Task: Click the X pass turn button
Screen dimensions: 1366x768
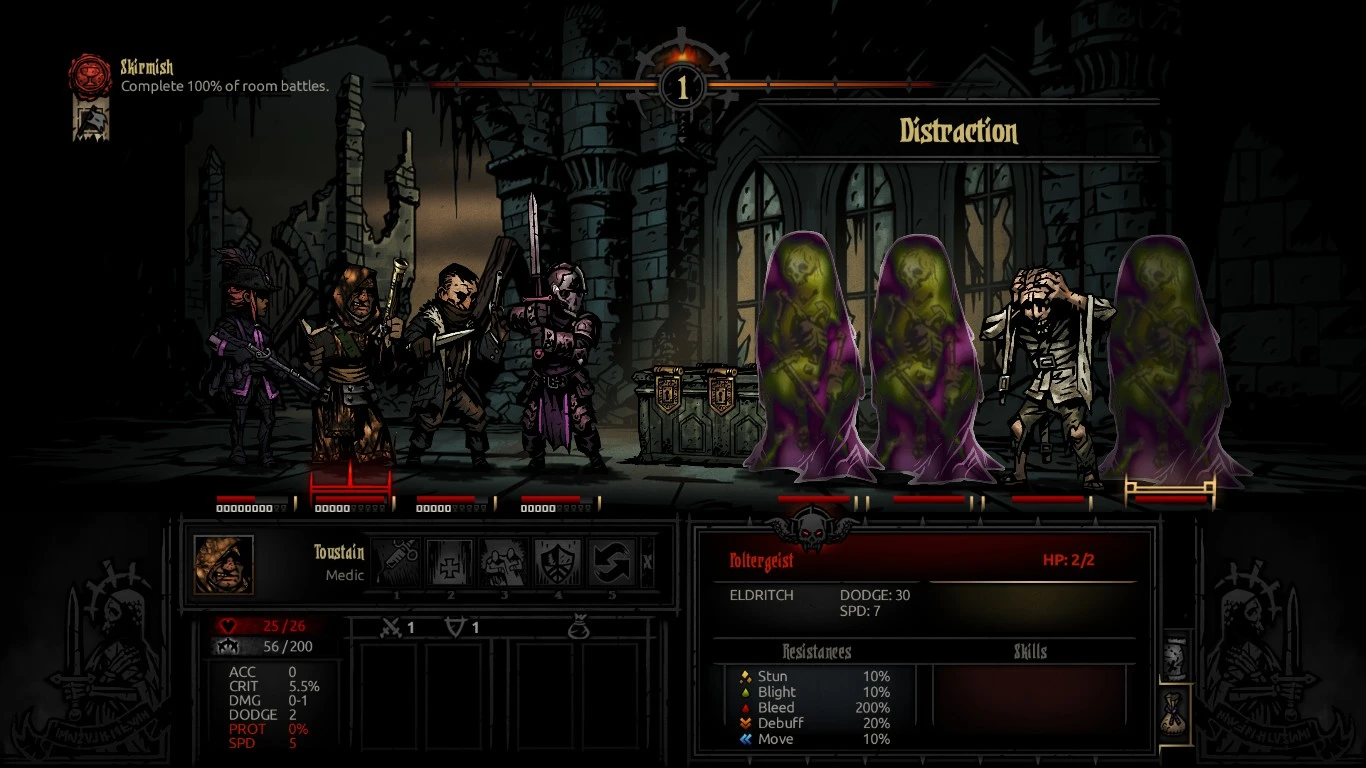Action: point(647,563)
